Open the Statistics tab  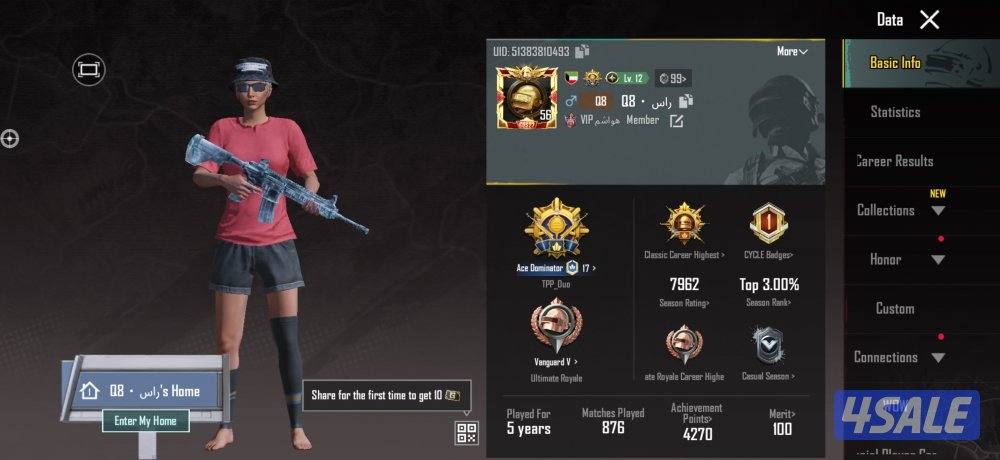tap(895, 112)
